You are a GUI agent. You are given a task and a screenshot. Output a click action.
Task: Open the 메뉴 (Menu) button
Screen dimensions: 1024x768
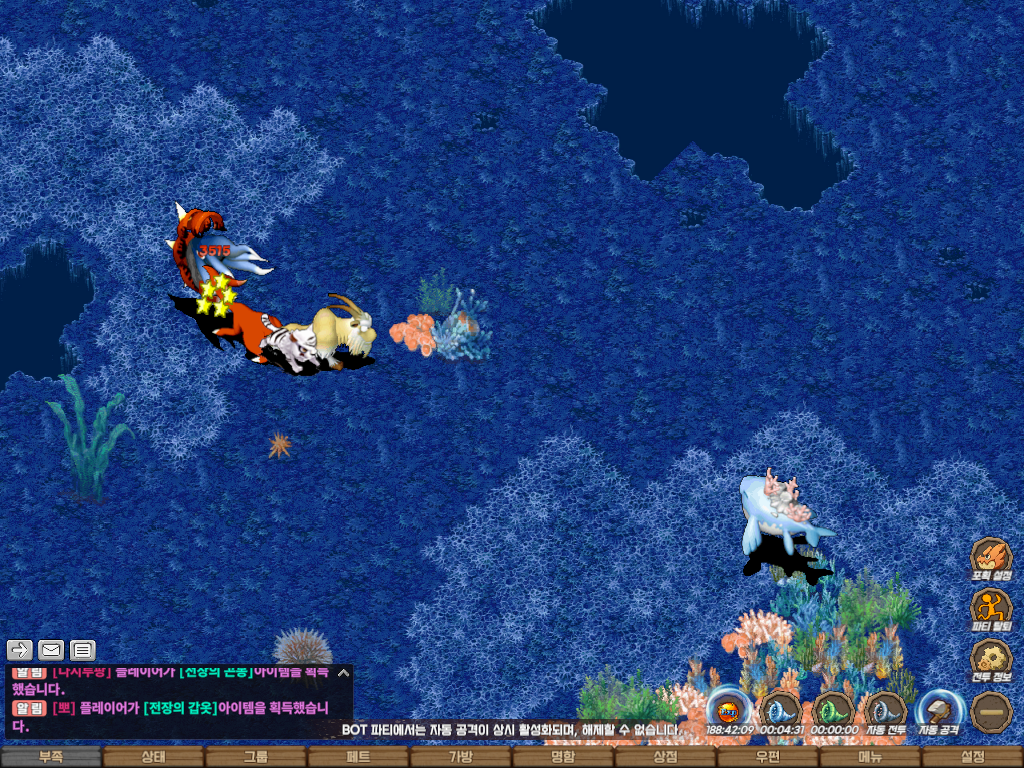870,758
